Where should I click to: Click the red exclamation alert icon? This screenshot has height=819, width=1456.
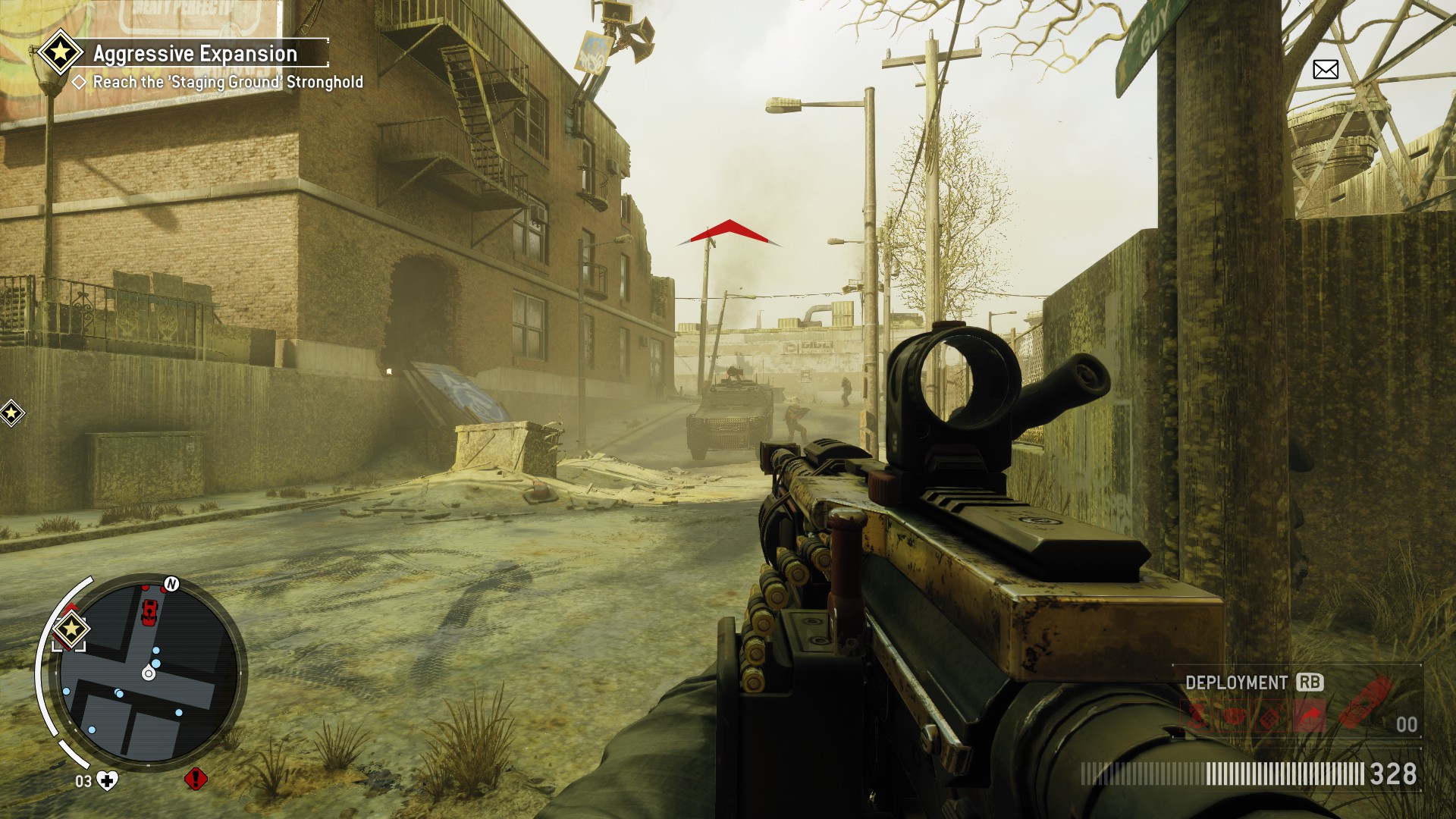pos(196,779)
